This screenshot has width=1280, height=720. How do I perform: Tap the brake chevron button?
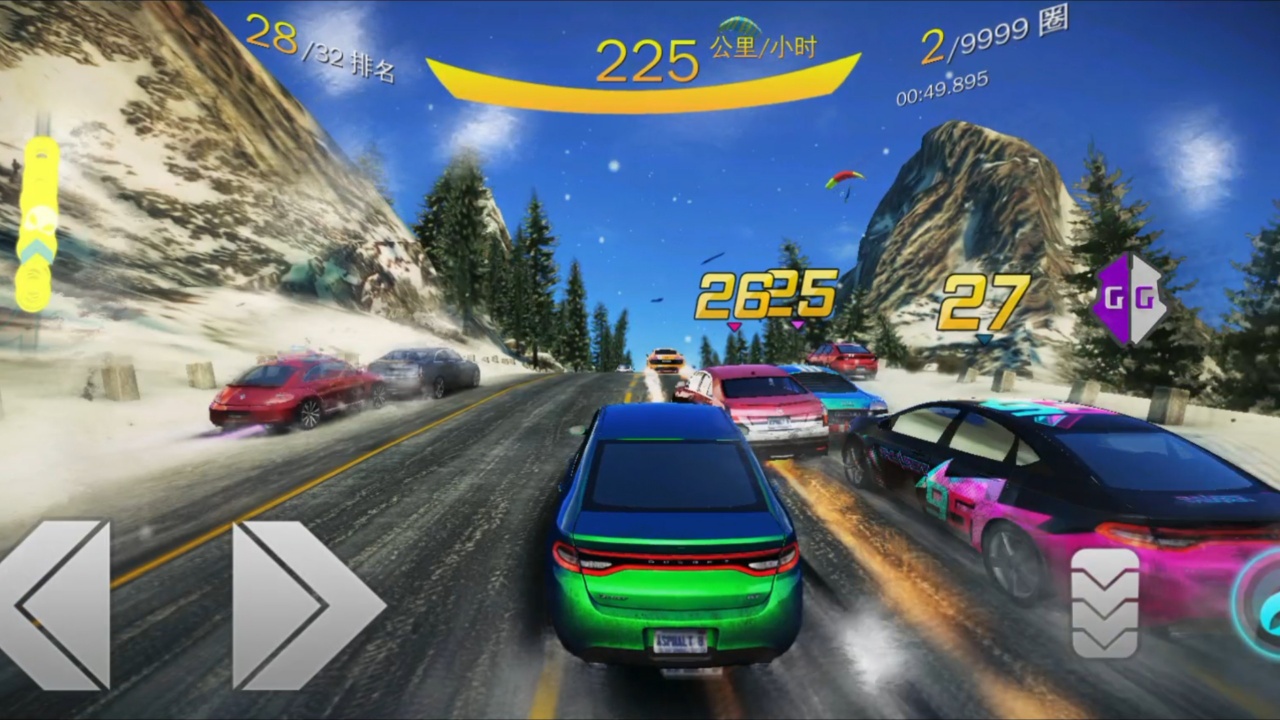[1105, 602]
